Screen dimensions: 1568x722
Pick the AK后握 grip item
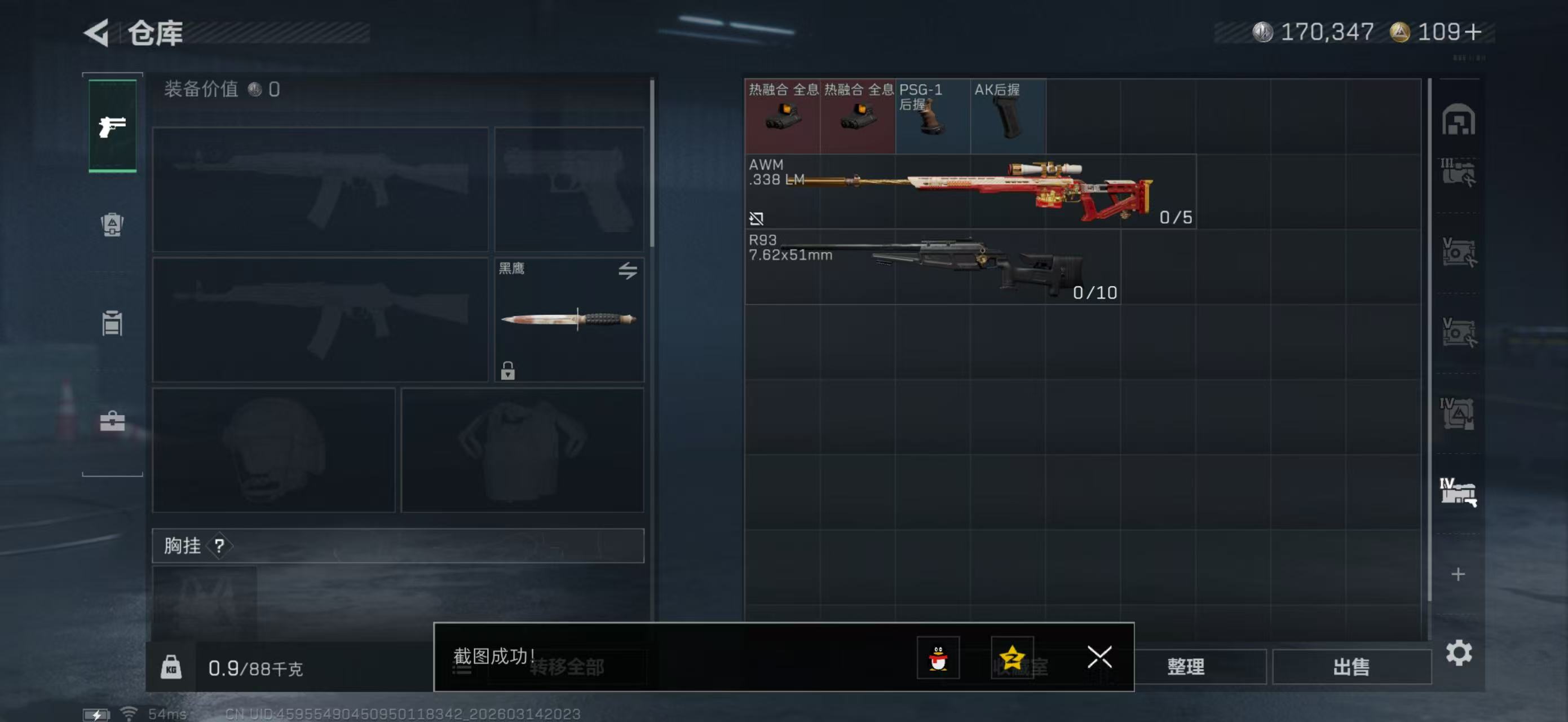coord(1008,116)
